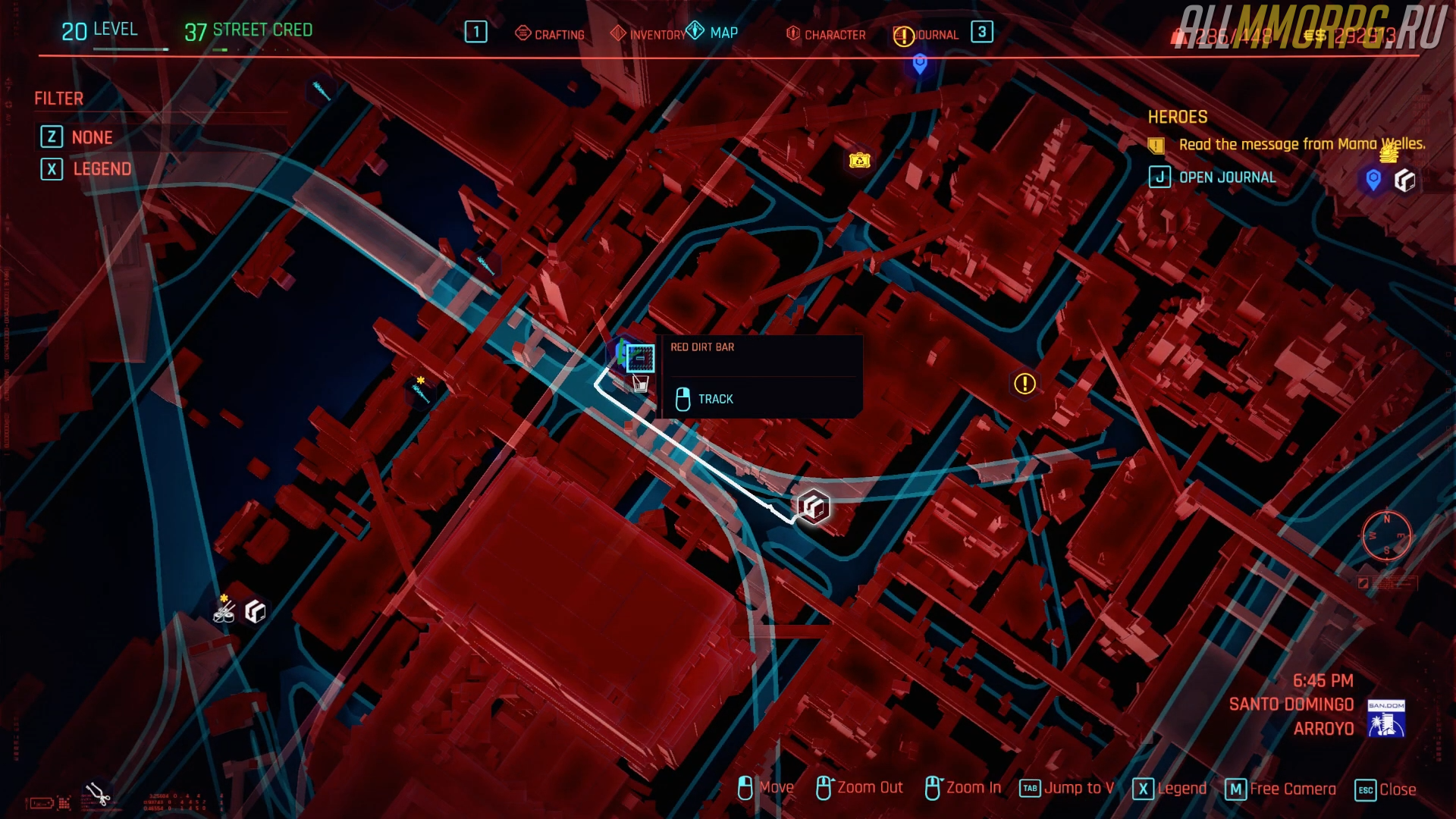The height and width of the screenshot is (819, 1456).
Task: Activate the Free Camera option
Action: click(x=1281, y=789)
